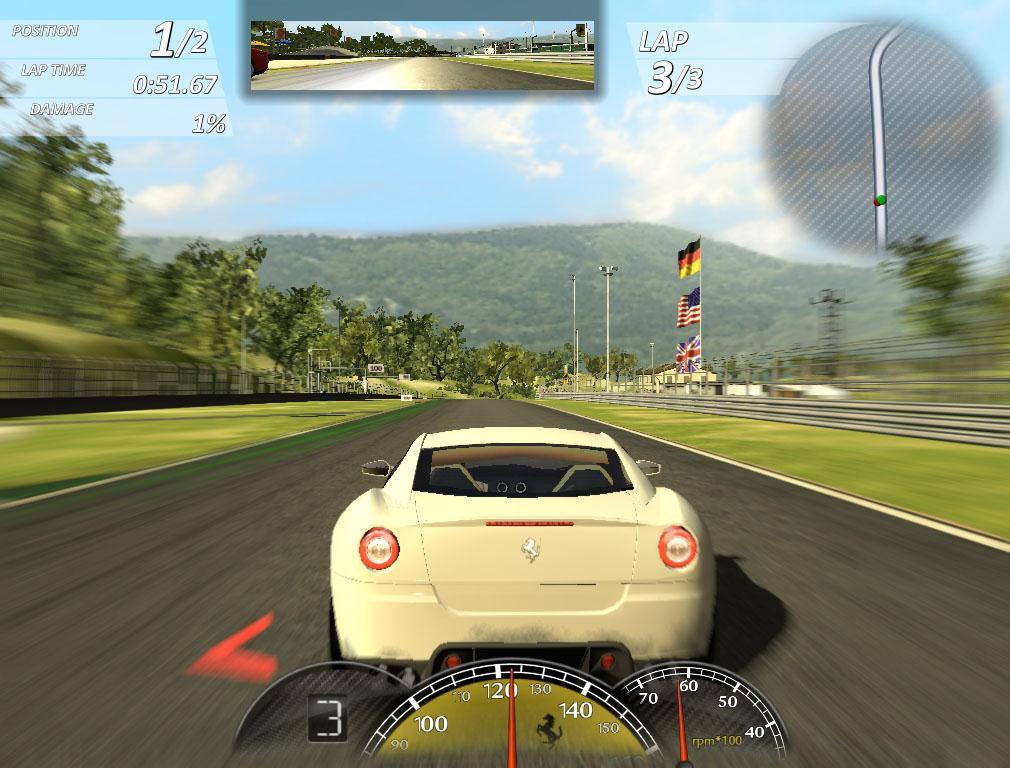Select the rear-view mirror display
Image resolution: width=1010 pixels, height=768 pixels.
pos(421,56)
